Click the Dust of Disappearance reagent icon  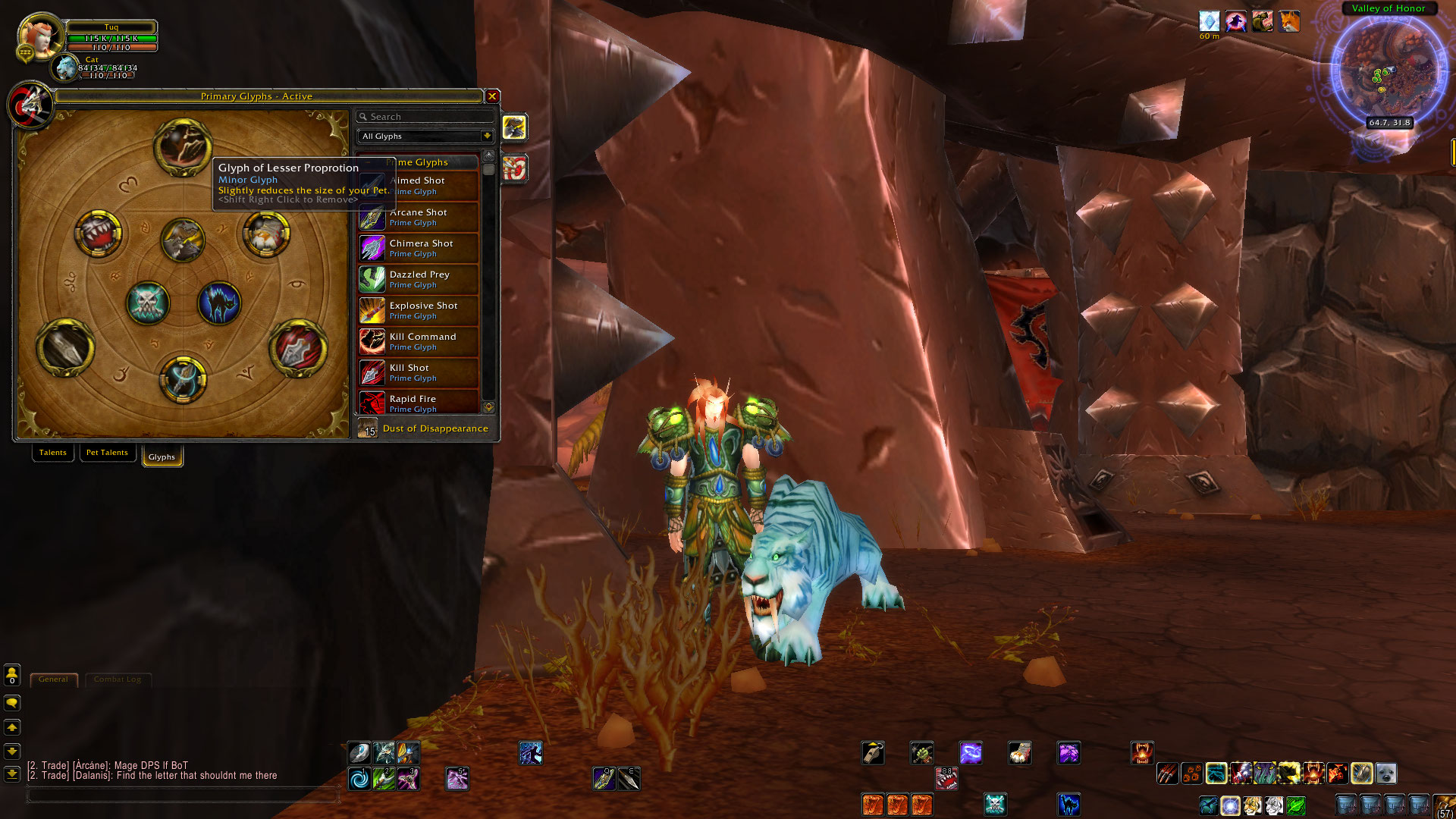point(367,428)
